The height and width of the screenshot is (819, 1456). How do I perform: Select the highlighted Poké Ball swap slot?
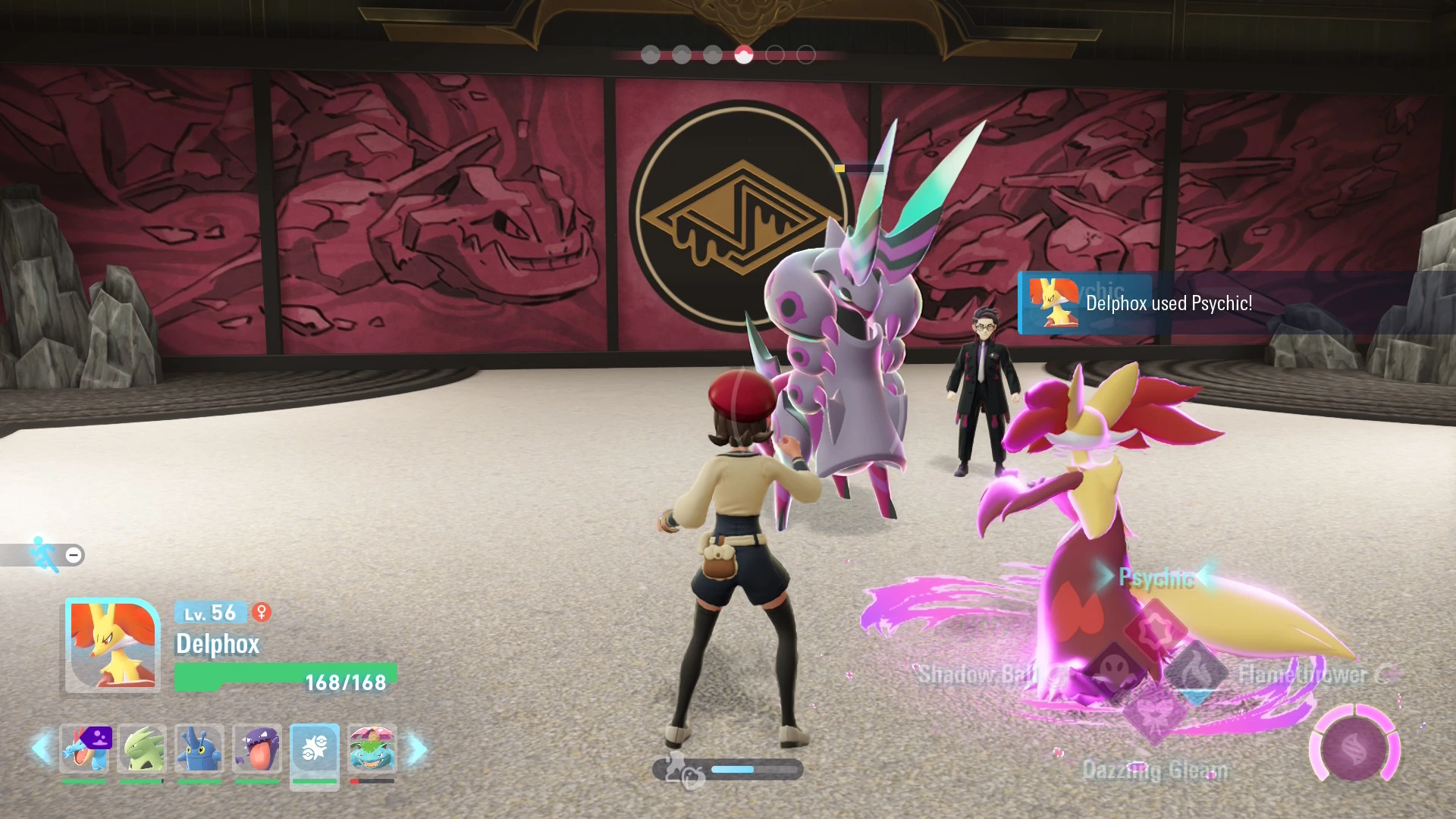tap(315, 749)
